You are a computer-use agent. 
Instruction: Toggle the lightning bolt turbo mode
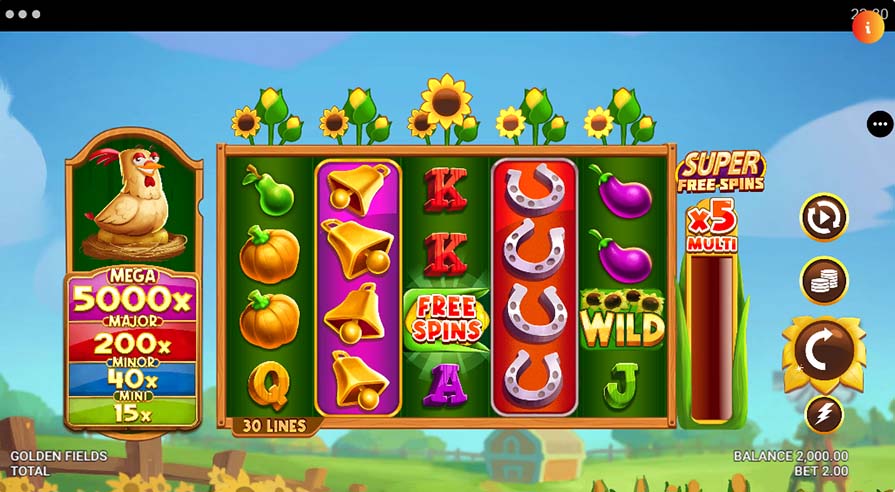(x=824, y=414)
